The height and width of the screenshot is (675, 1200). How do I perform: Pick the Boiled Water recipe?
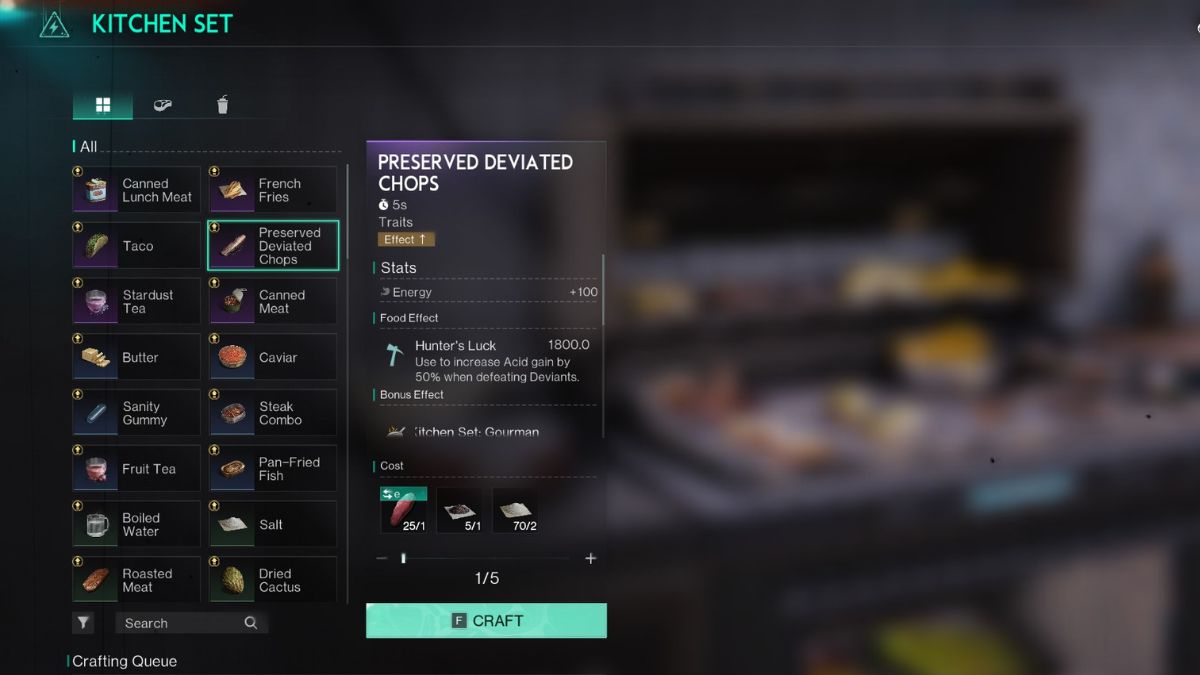coord(137,525)
